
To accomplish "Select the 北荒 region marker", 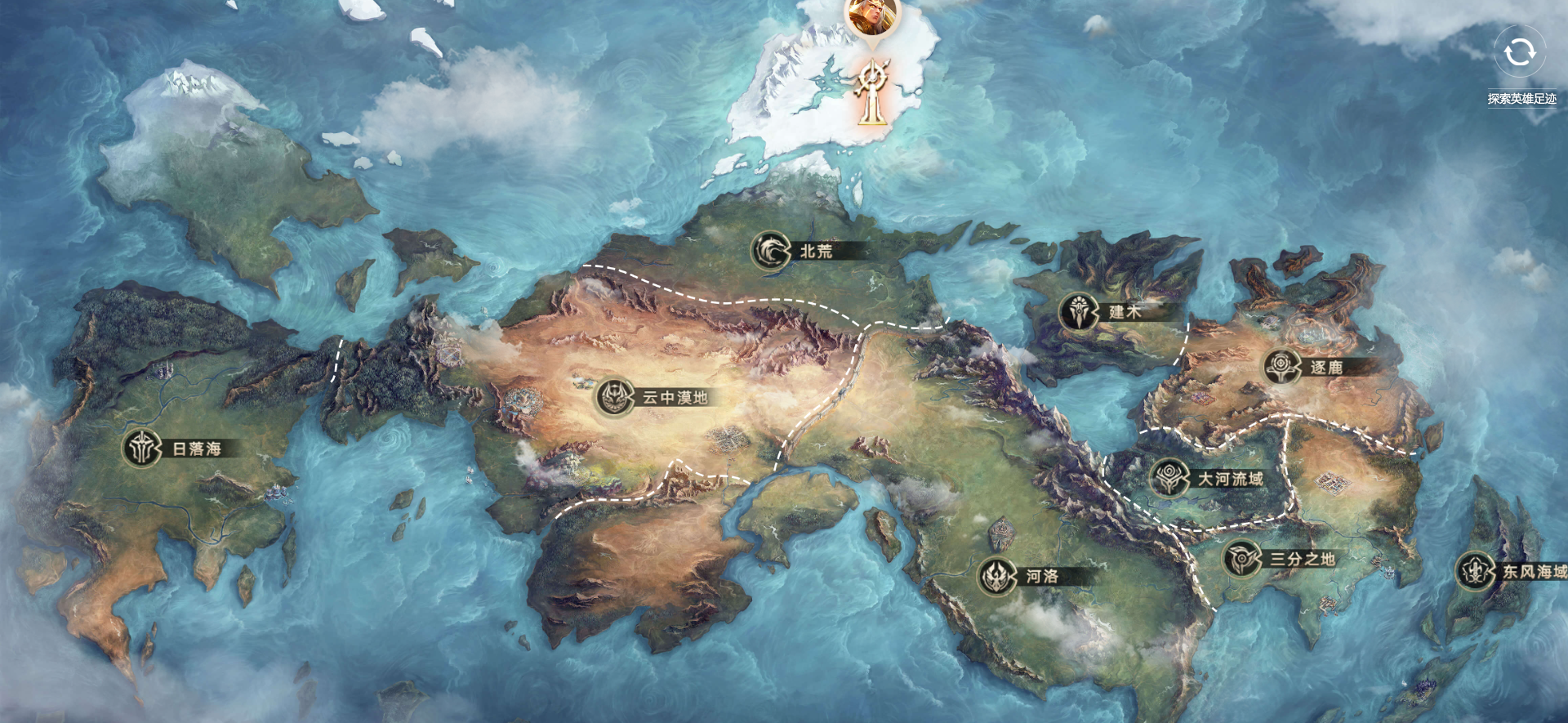I will (772, 251).
